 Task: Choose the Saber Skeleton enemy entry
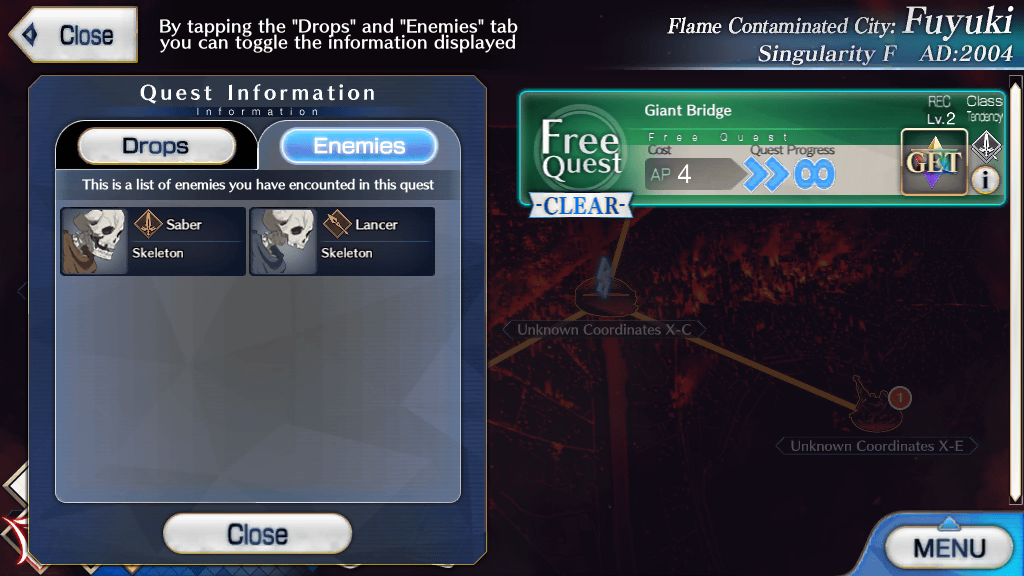[x=153, y=241]
